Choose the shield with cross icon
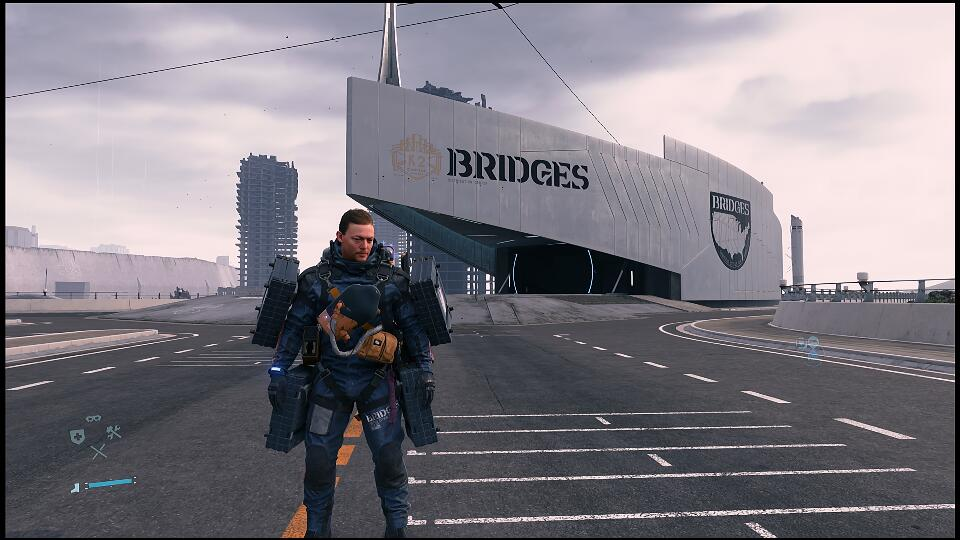This screenshot has height=540, width=960. click(x=76, y=435)
